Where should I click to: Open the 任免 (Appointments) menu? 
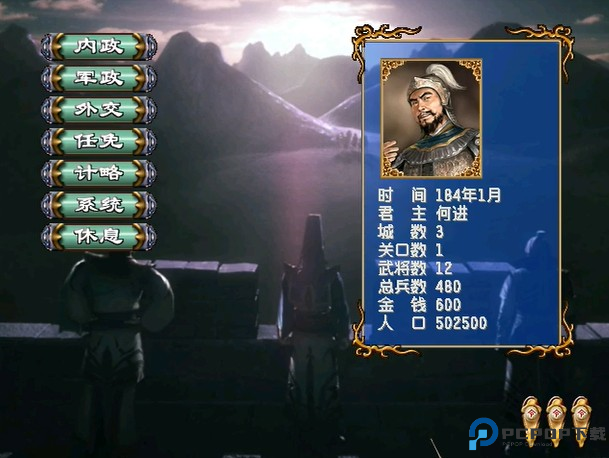click(x=99, y=141)
